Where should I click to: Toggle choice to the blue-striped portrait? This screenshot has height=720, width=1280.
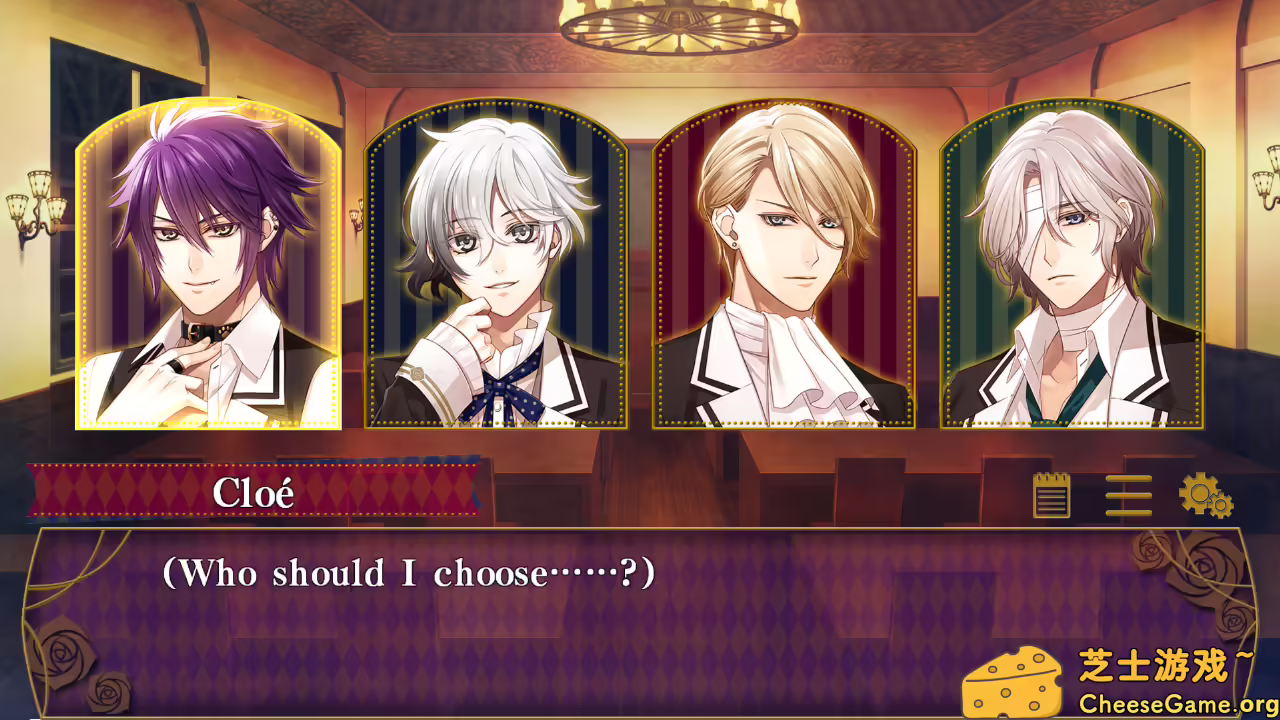[x=494, y=265]
